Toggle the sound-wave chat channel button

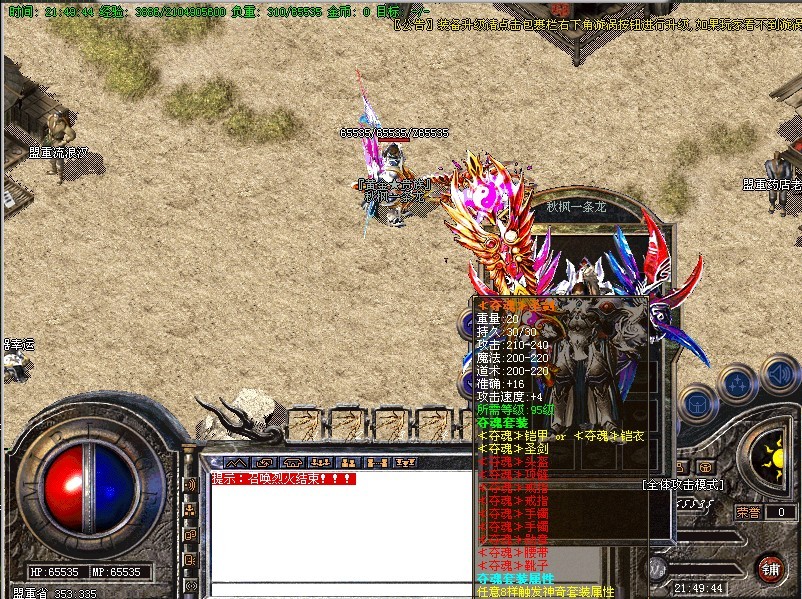[190, 485]
